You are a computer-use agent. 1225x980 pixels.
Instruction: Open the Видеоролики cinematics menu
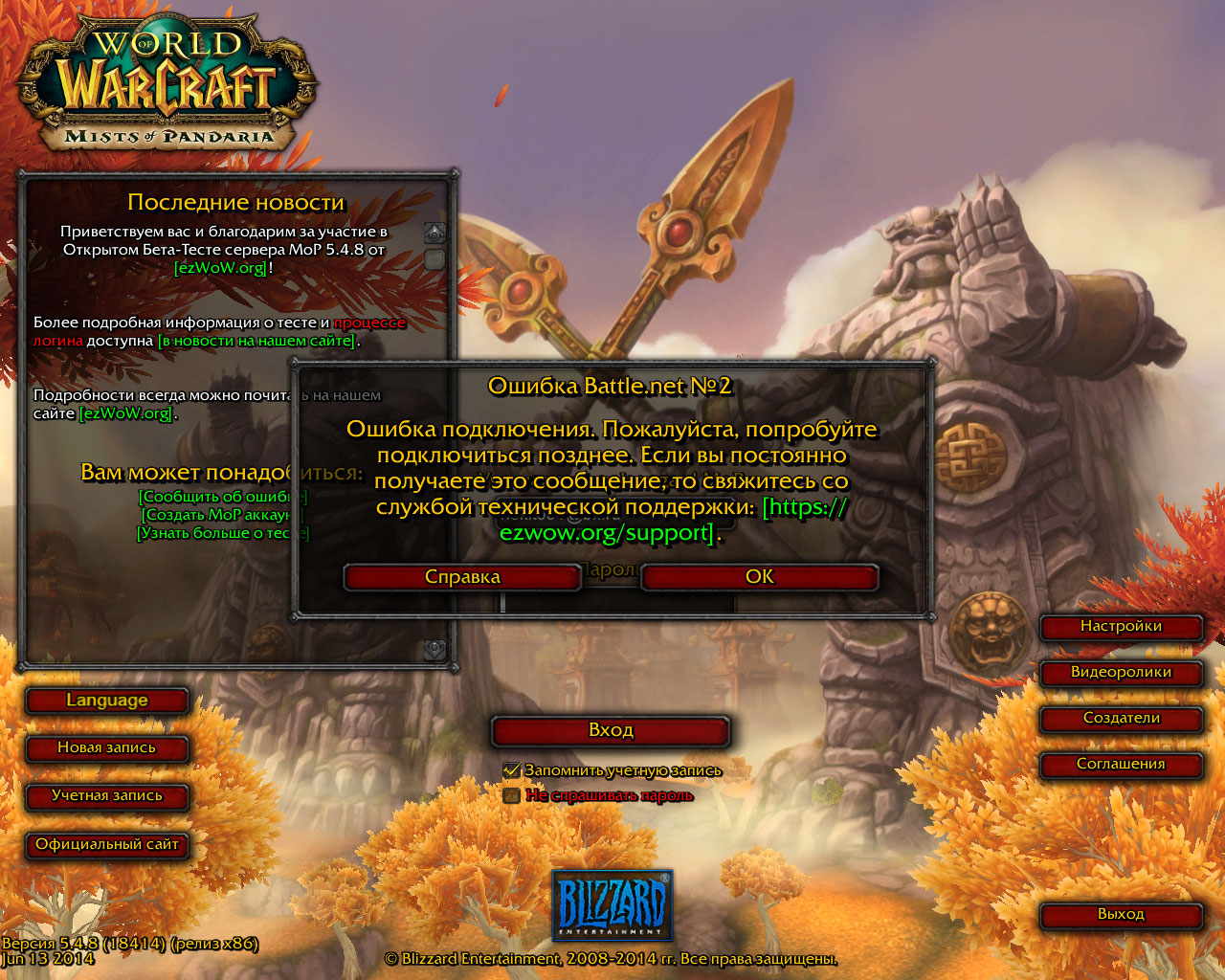tap(1121, 673)
